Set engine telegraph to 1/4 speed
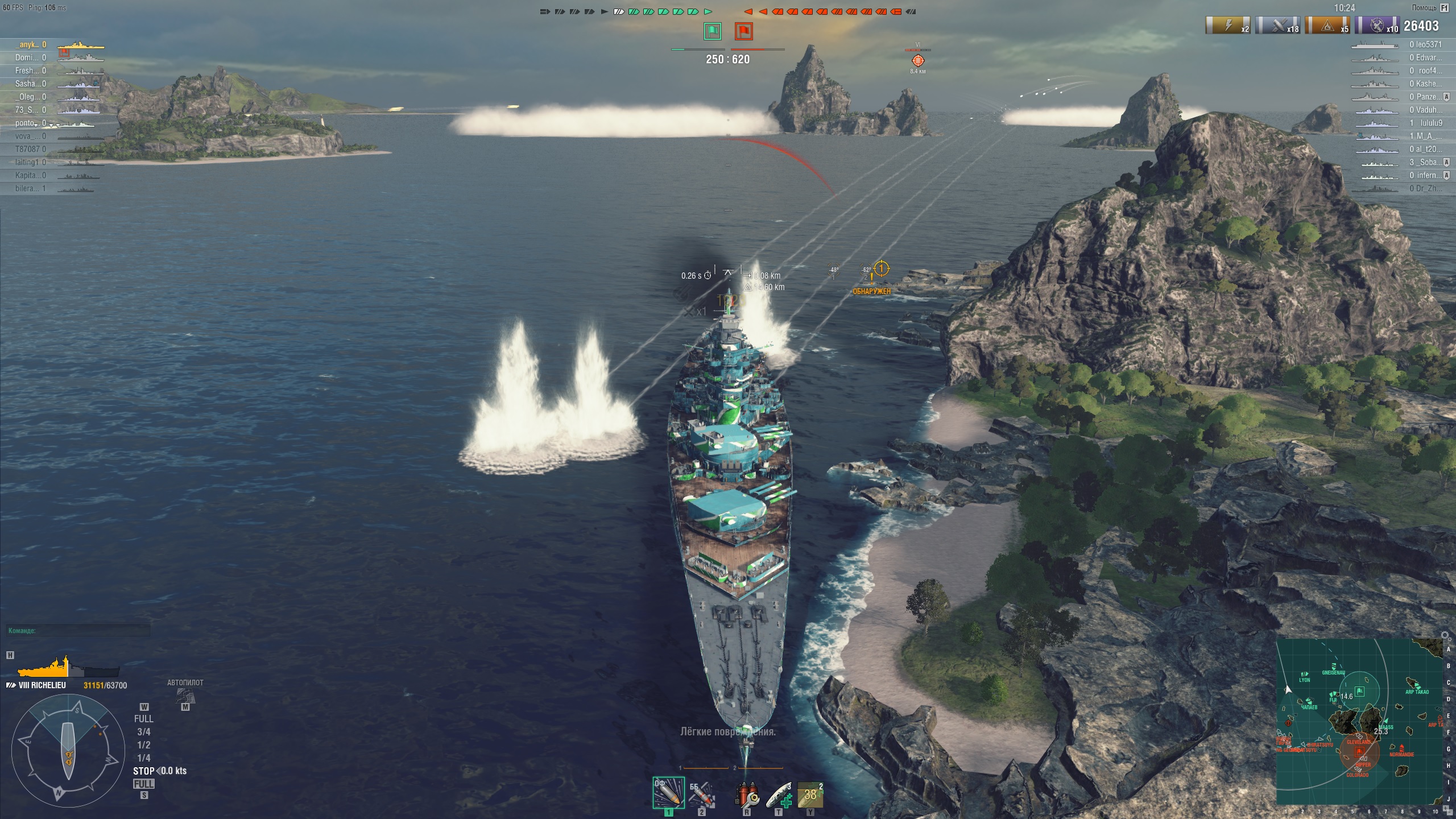Image resolution: width=1456 pixels, height=819 pixels. pyautogui.click(x=144, y=758)
